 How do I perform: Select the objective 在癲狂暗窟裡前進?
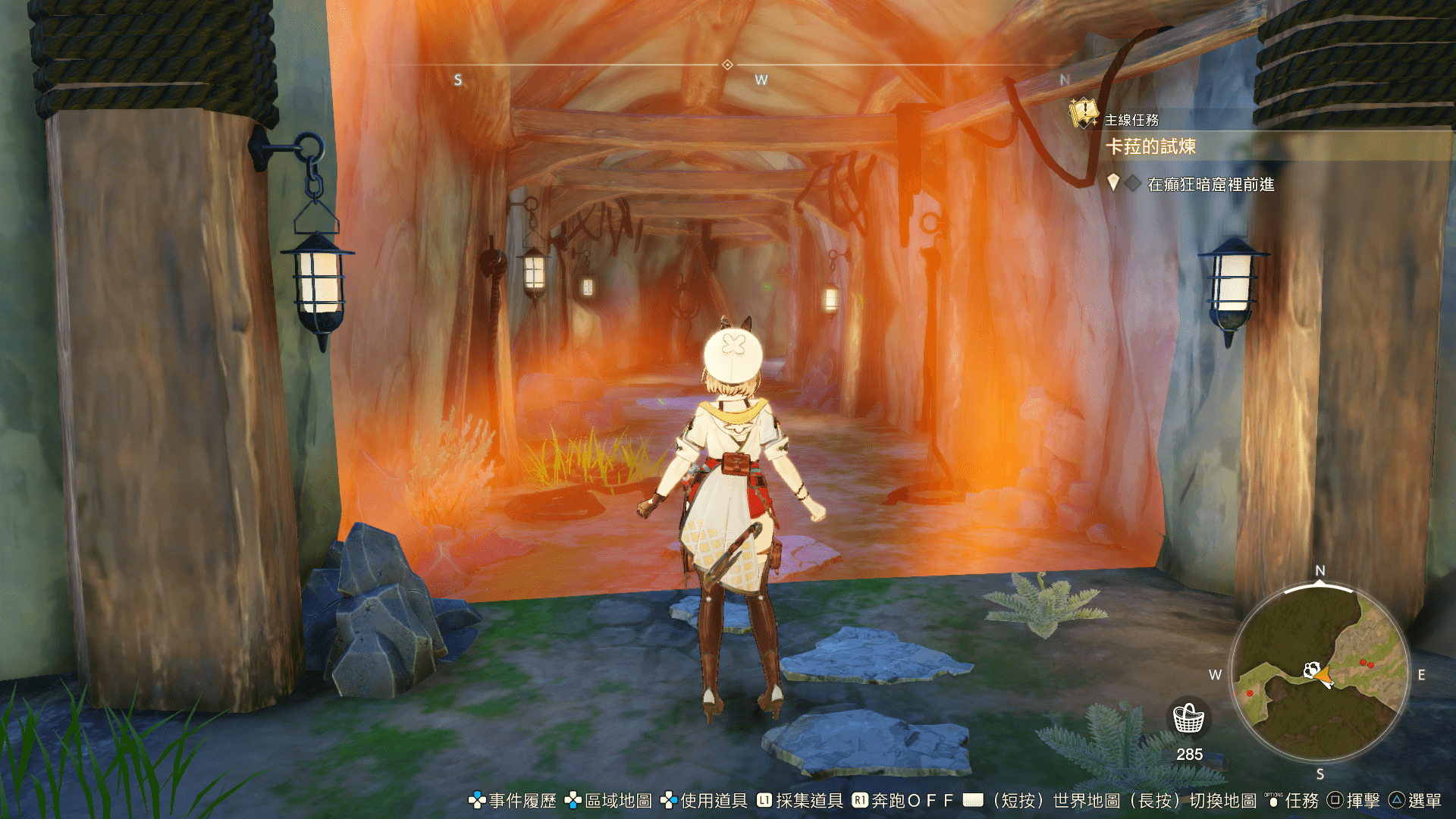pyautogui.click(x=1210, y=184)
